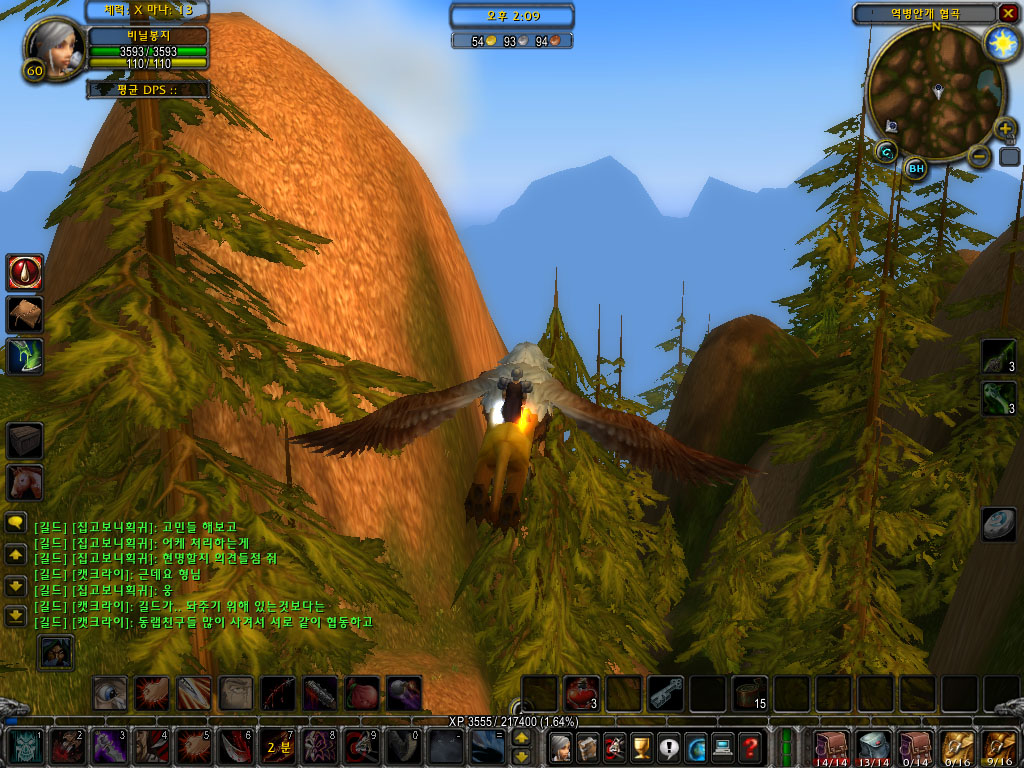Use the bandage stack of 15

[749, 693]
